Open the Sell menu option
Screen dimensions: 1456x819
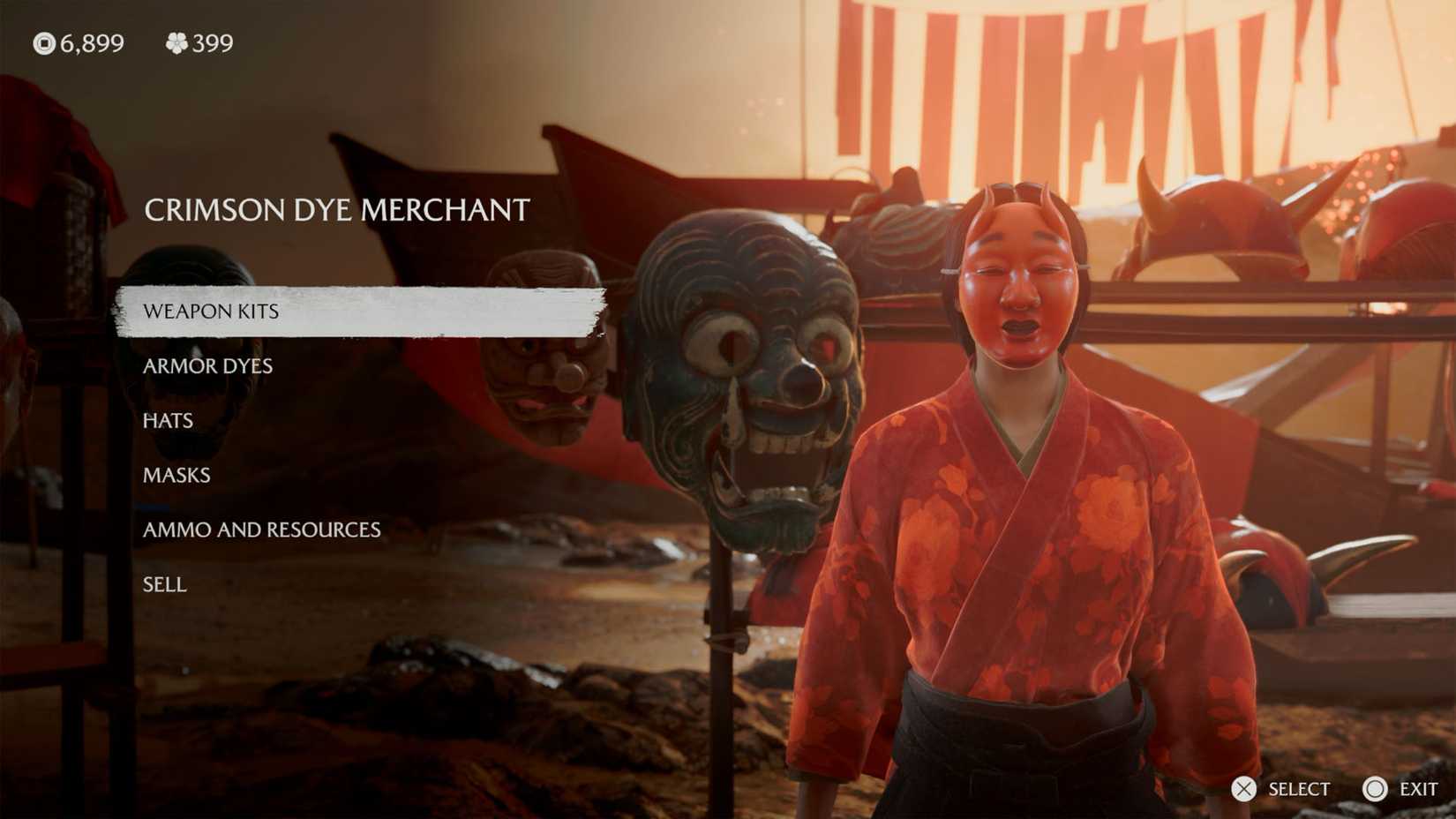pyautogui.click(x=163, y=583)
